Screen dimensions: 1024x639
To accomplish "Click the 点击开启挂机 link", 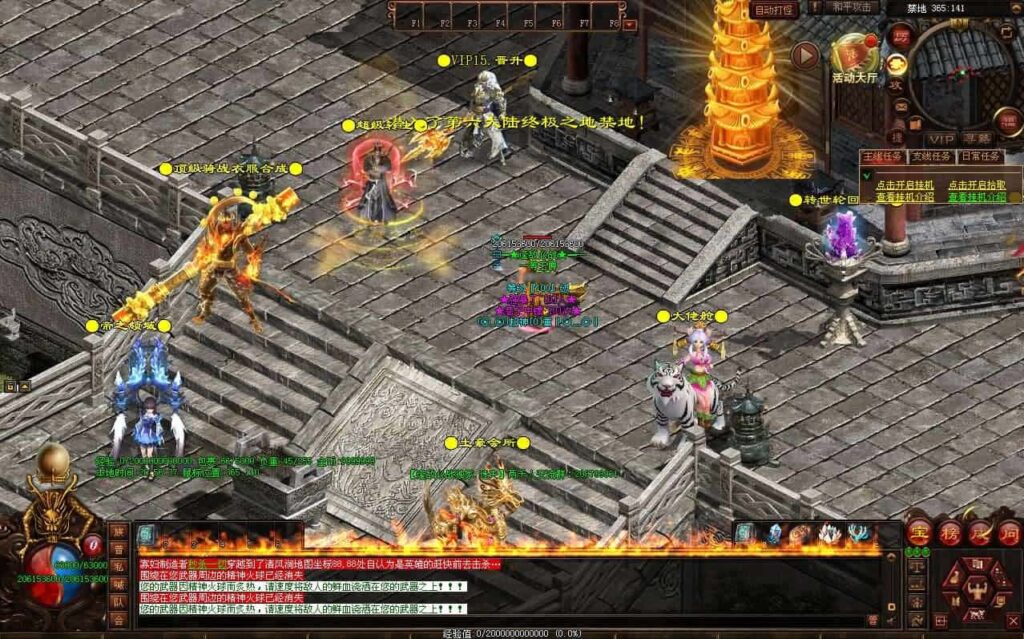I will pyautogui.click(x=905, y=185).
